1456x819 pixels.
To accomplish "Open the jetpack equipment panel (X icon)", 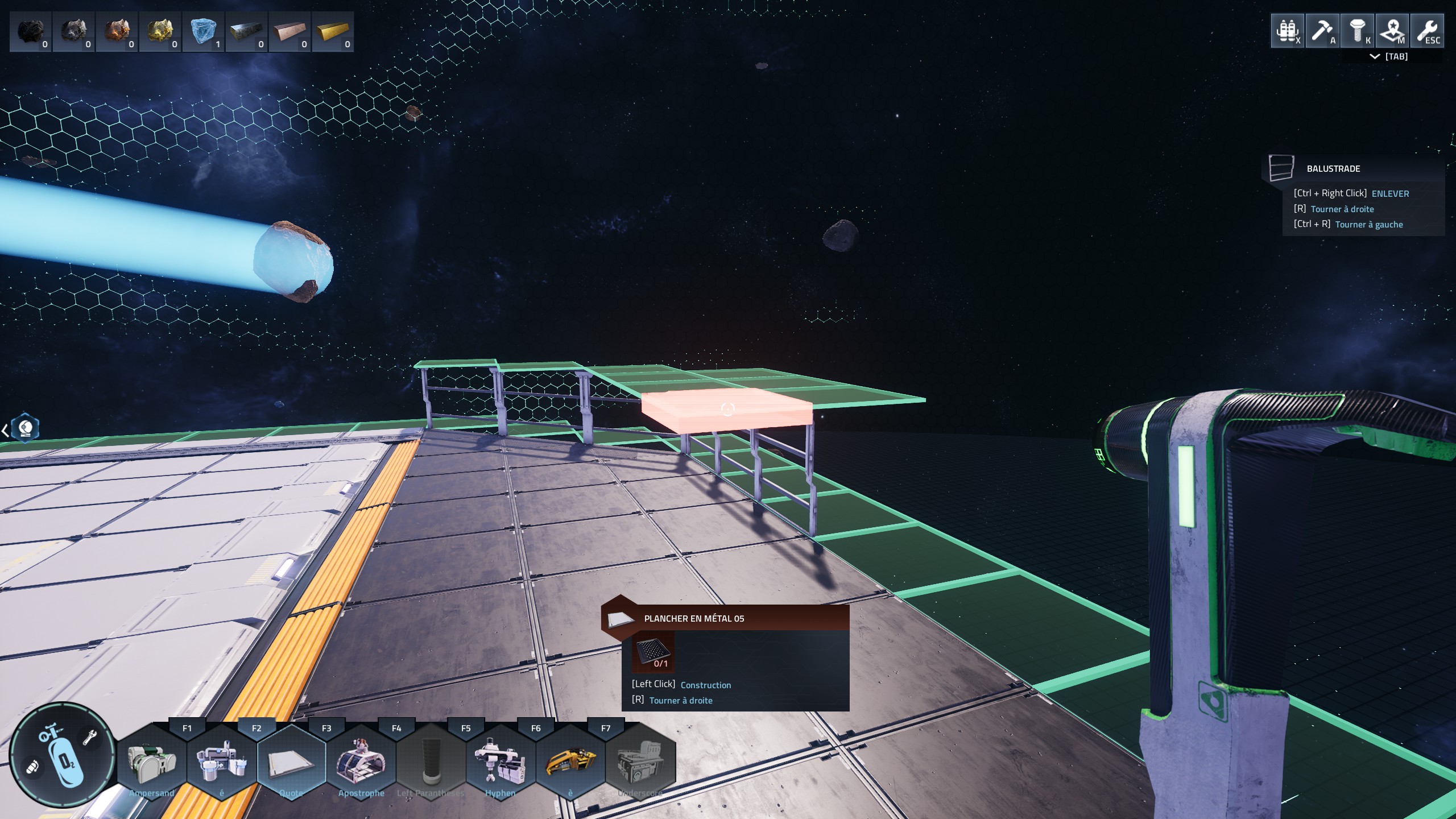I will [x=1288, y=31].
